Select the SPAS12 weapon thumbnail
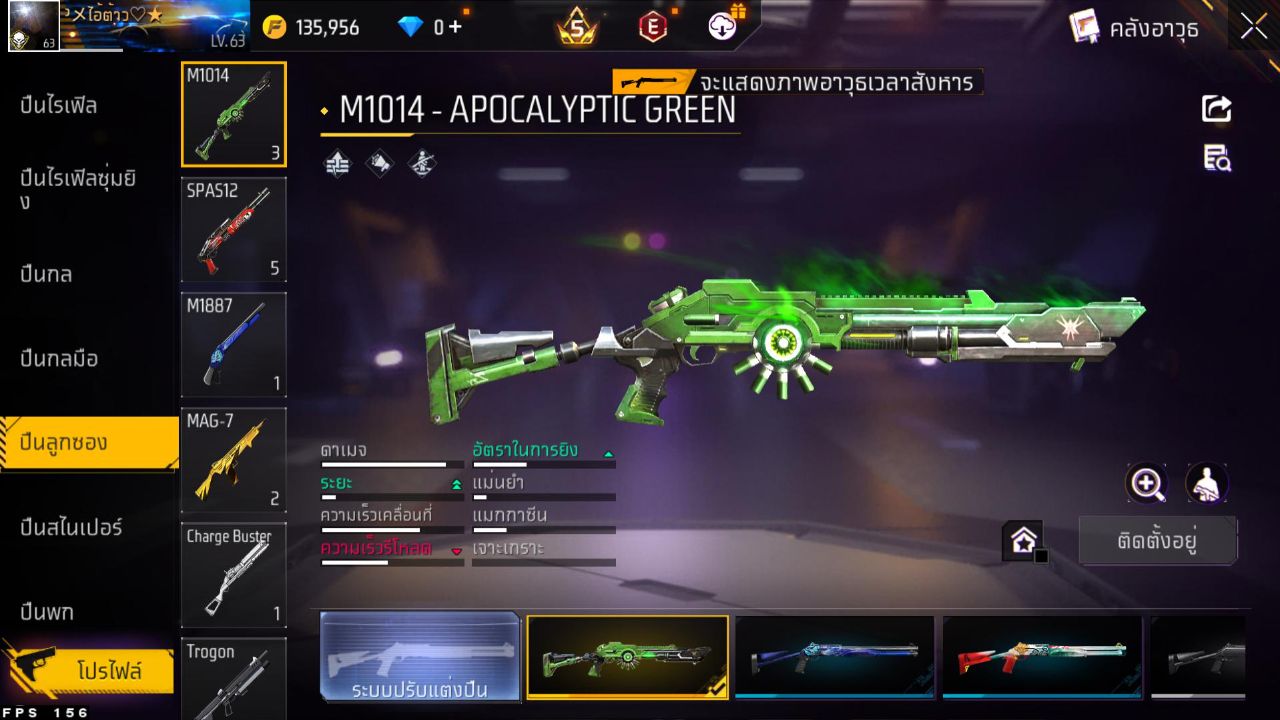Screen dimensions: 1280x720 [x=233, y=230]
